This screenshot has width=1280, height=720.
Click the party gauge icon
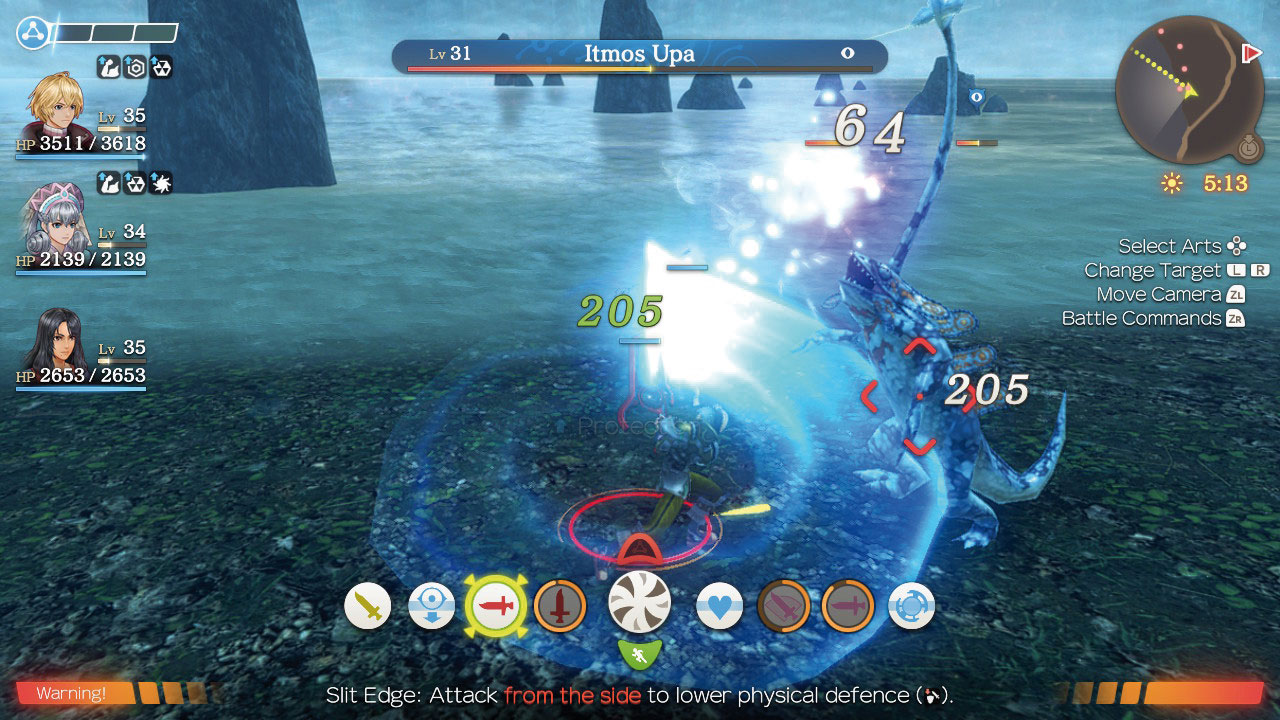pyautogui.click(x=32, y=33)
